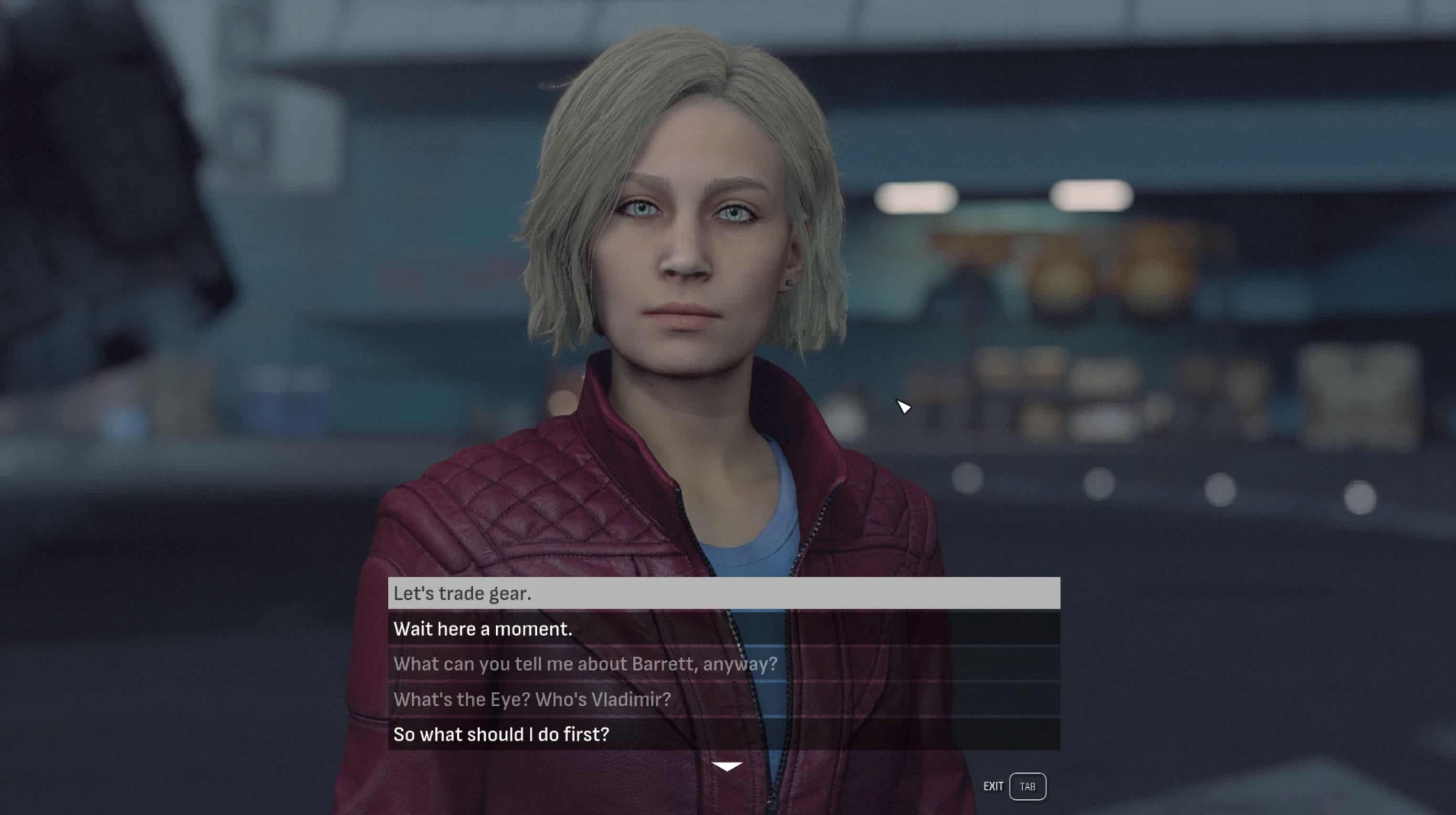The width and height of the screenshot is (1456, 815).
Task: Select "Wait here a moment." dialogue option
Action: 723,628
